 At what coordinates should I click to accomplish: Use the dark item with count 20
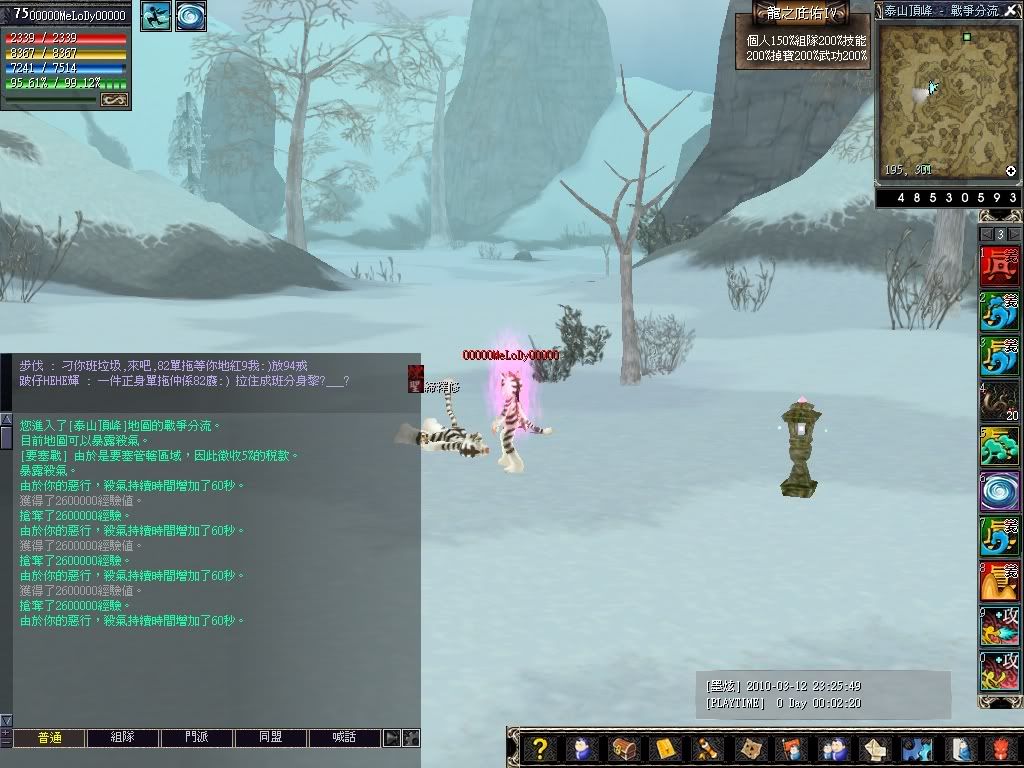click(x=1000, y=401)
